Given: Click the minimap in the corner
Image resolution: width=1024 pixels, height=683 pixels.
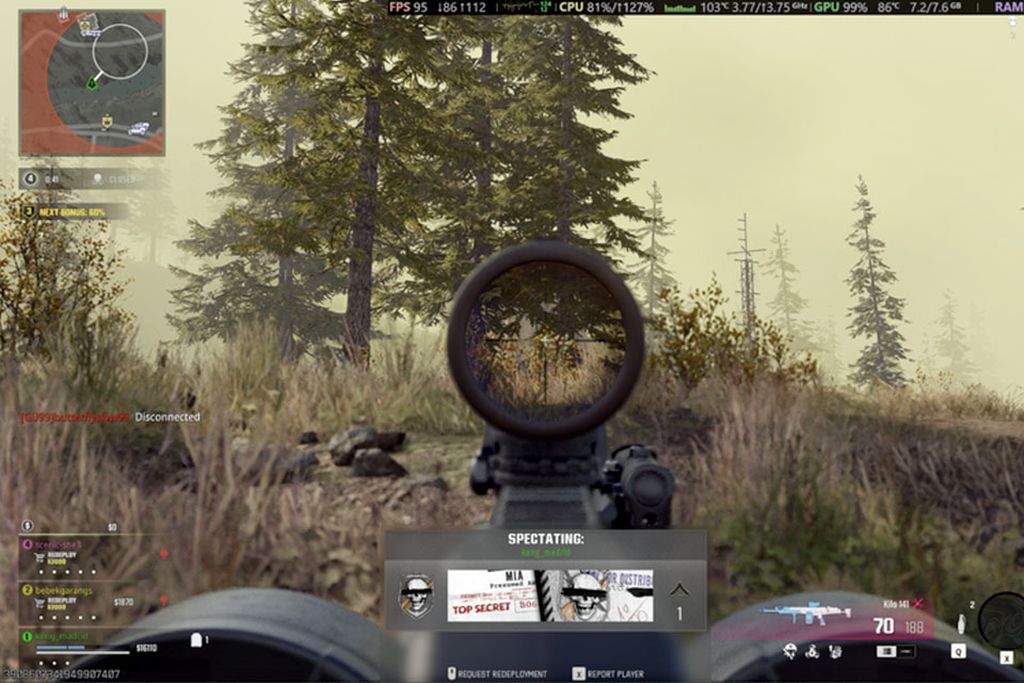Looking at the screenshot, I should pos(92,82).
